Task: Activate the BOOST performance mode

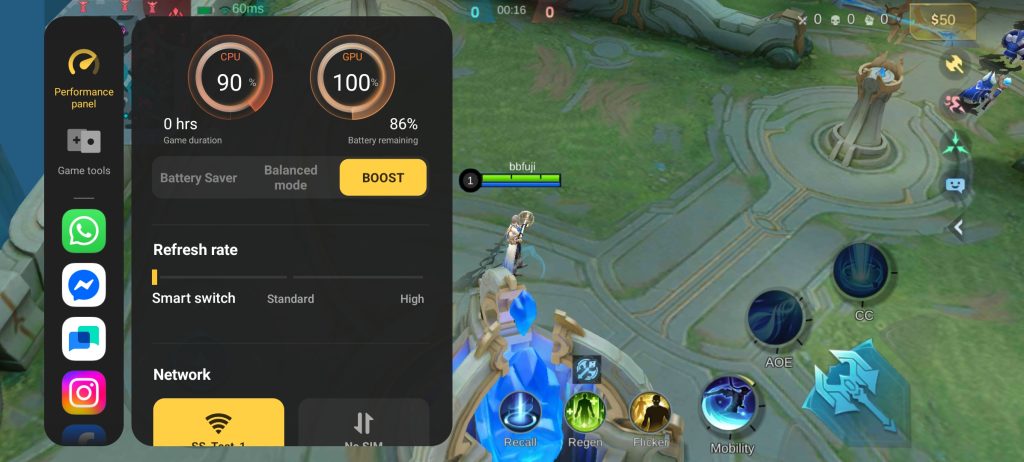Action: pos(383,178)
